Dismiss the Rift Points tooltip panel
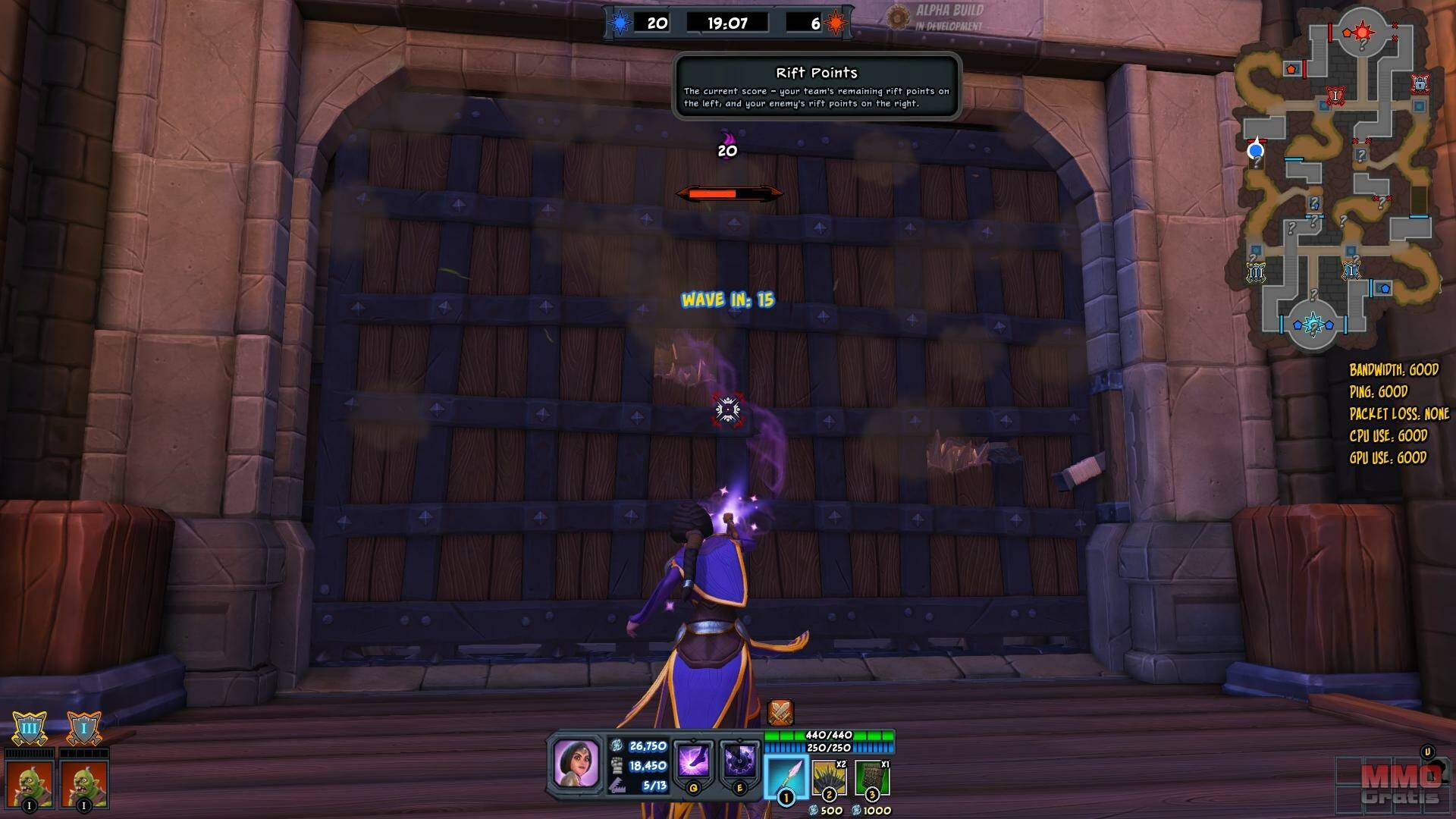This screenshot has height=819, width=1456. tap(817, 86)
